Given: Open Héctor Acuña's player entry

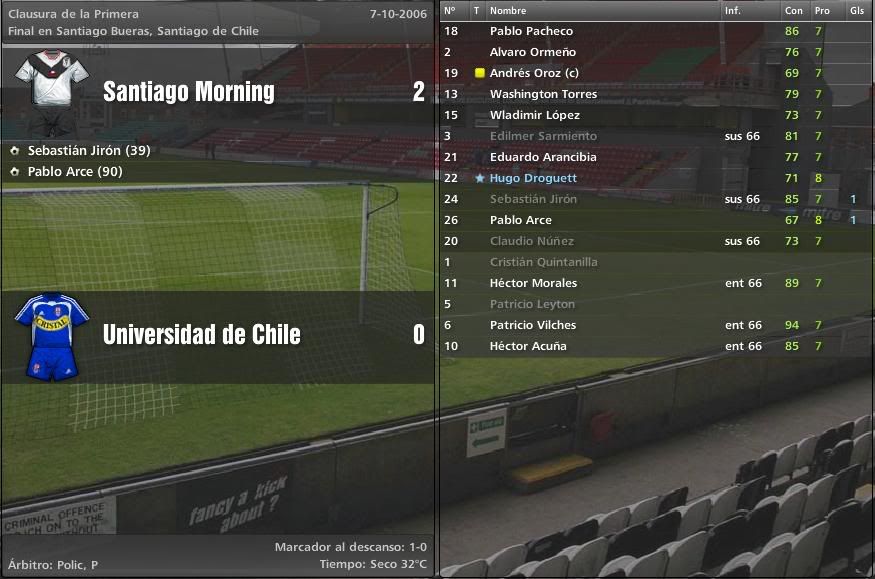Looking at the screenshot, I should (x=528, y=346).
